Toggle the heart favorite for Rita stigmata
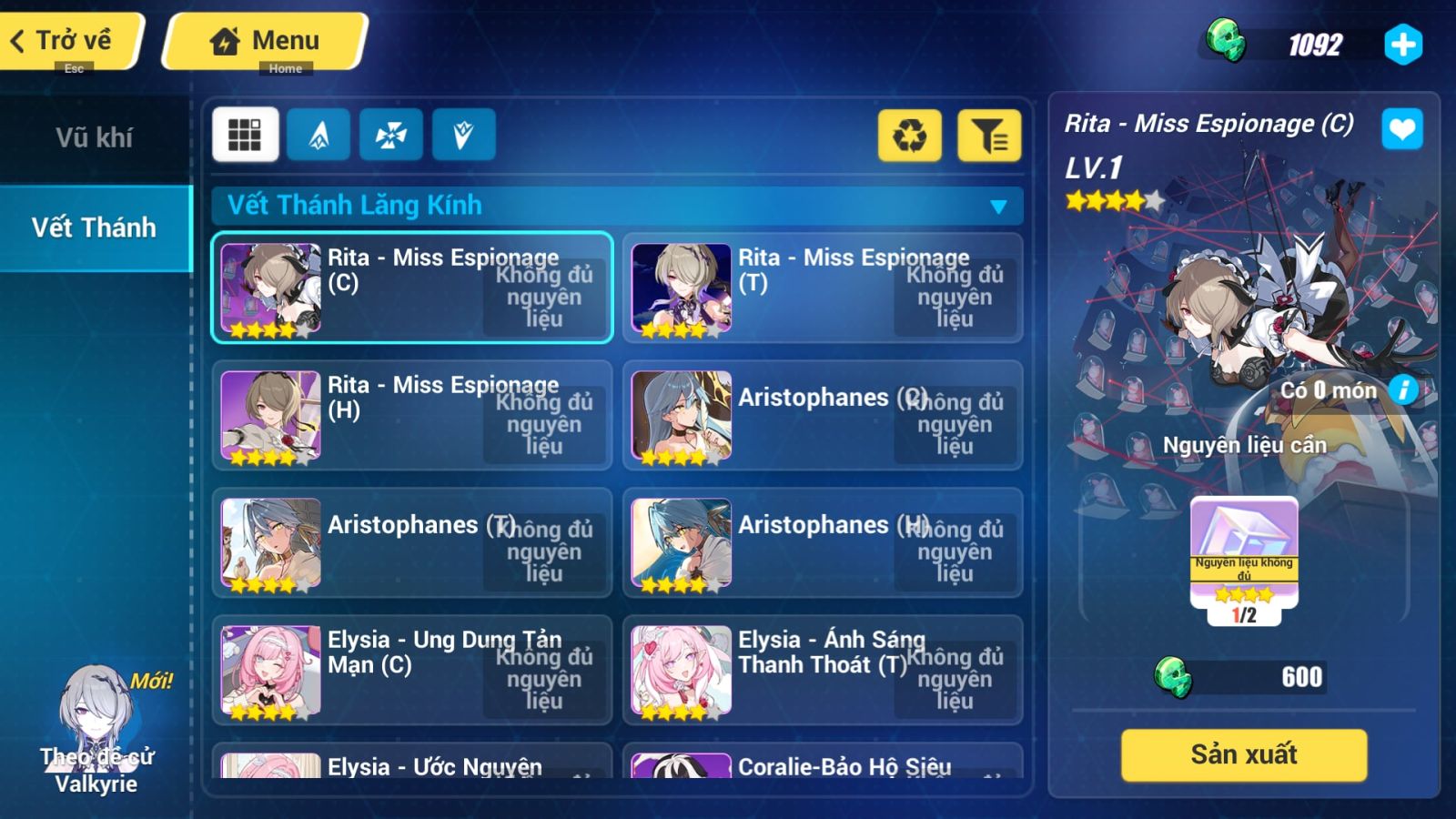The width and height of the screenshot is (1456, 819). (x=1402, y=128)
